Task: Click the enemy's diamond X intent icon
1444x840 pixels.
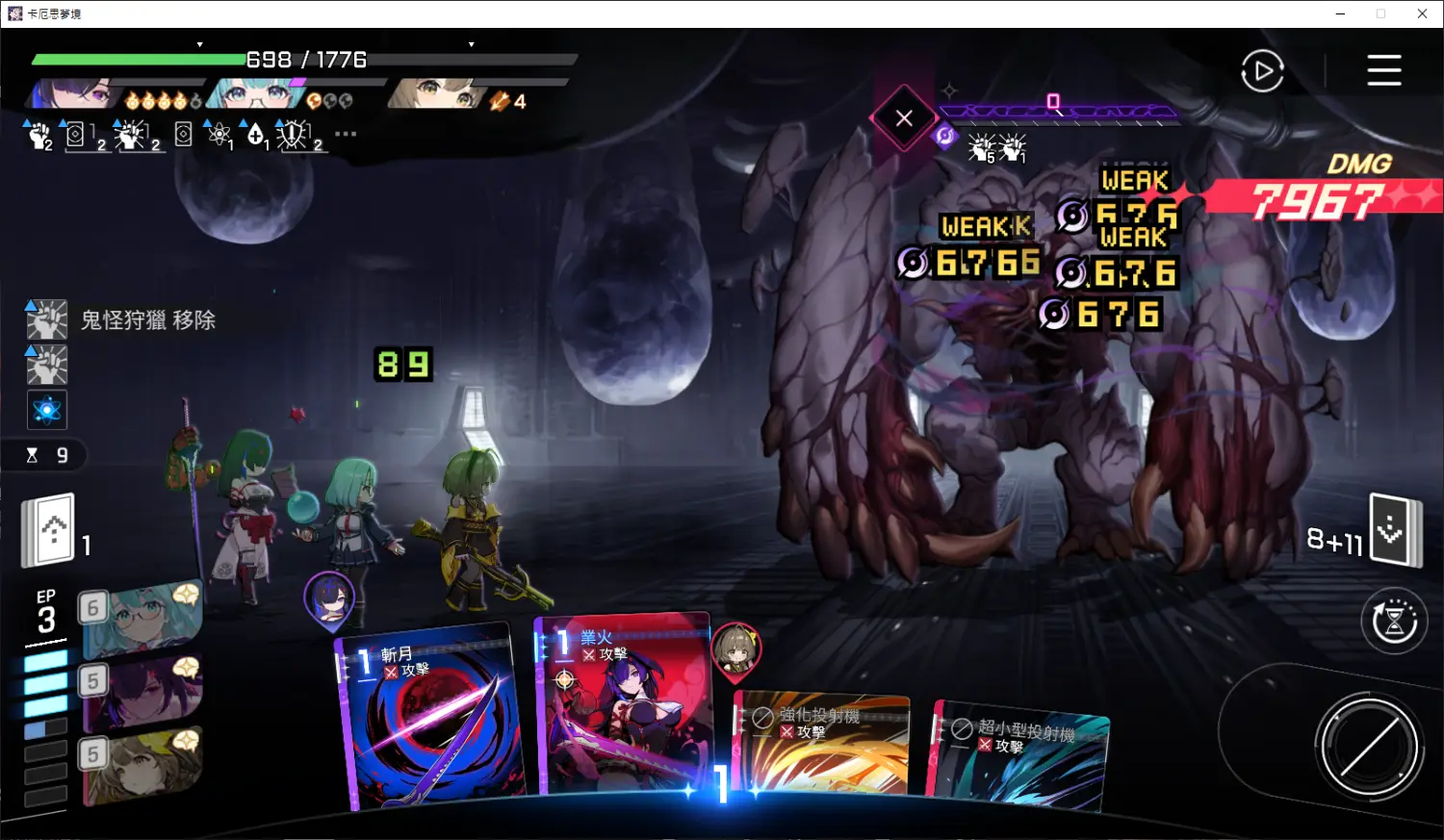Action: pos(903,118)
